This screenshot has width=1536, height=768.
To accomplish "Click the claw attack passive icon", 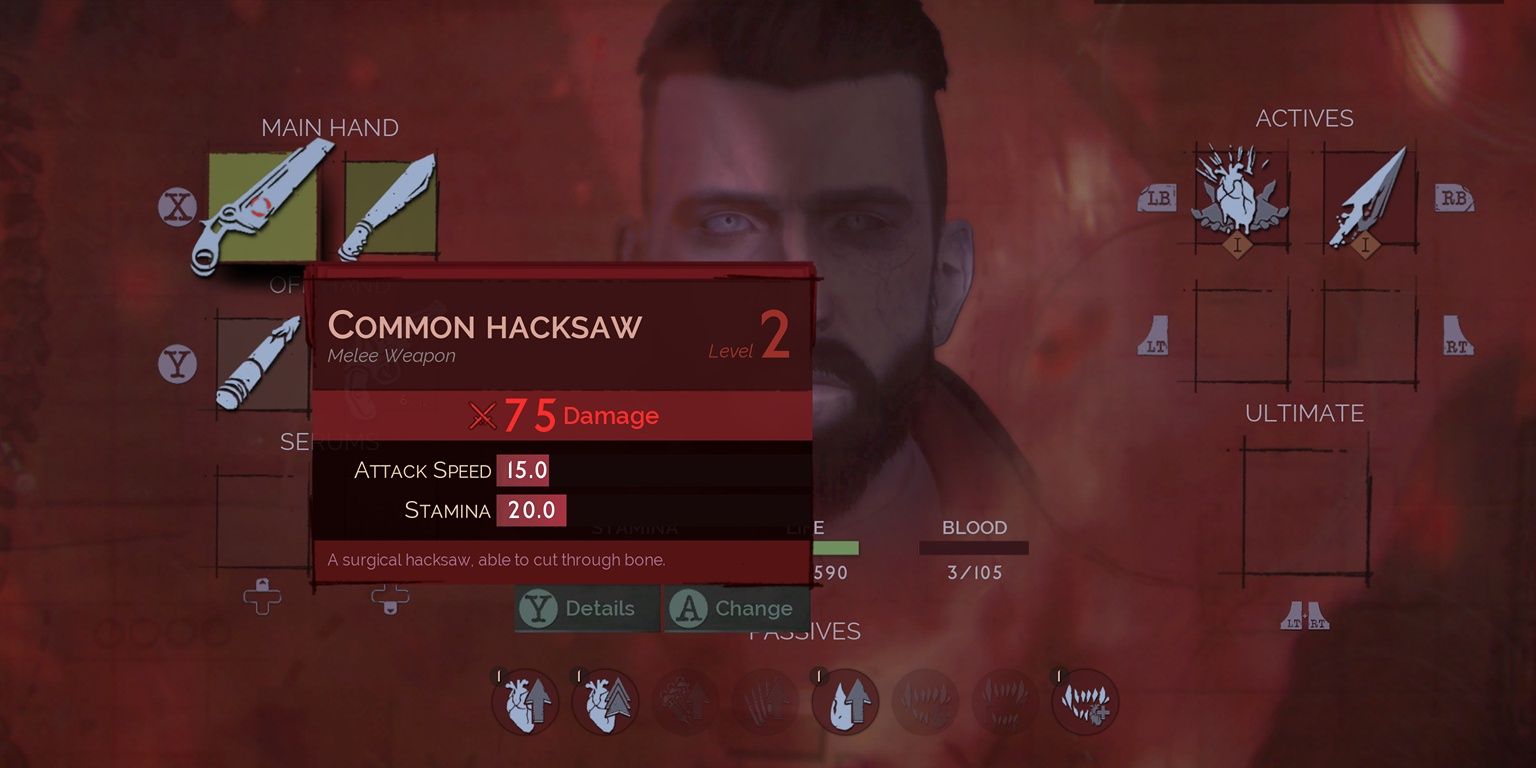I will (765, 702).
